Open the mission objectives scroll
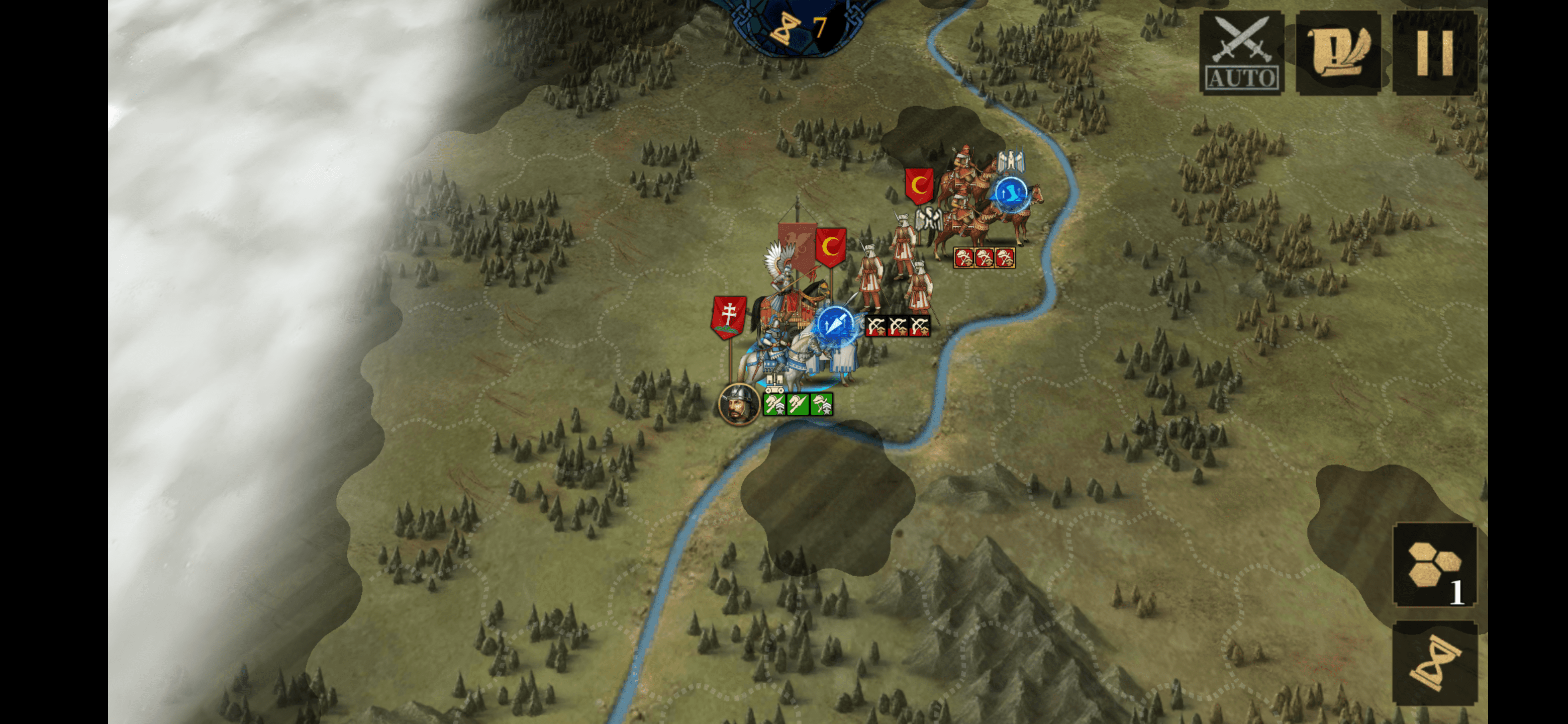This screenshot has width=1568, height=724. tap(1338, 52)
